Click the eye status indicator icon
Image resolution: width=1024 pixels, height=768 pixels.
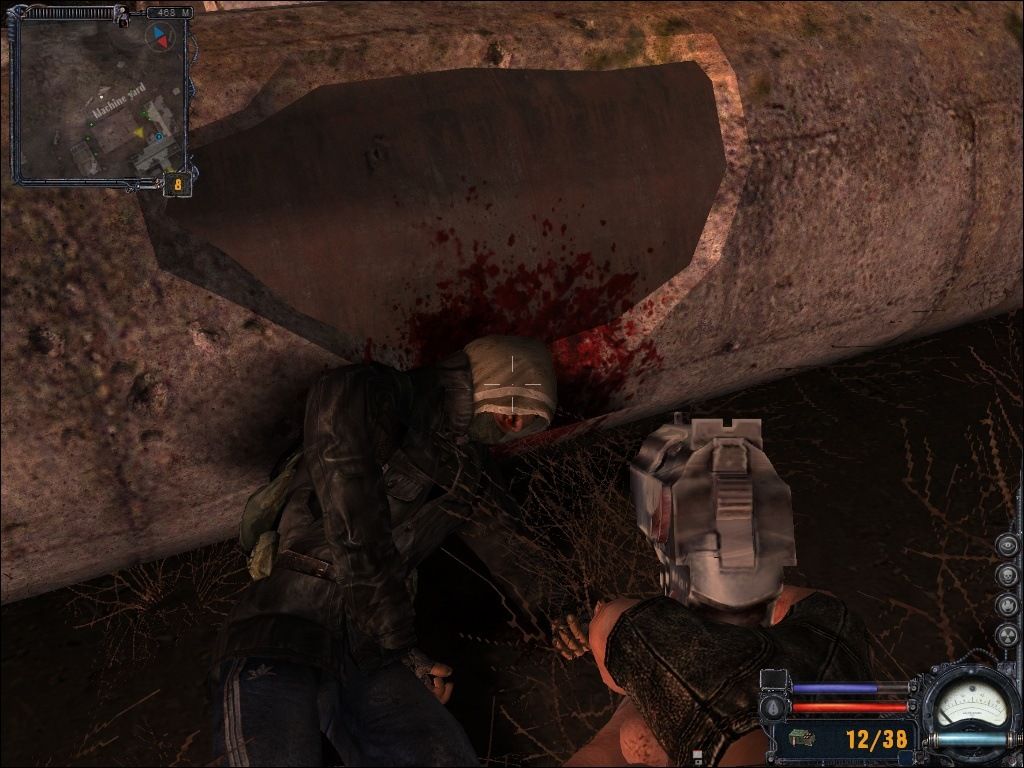pos(1007,545)
